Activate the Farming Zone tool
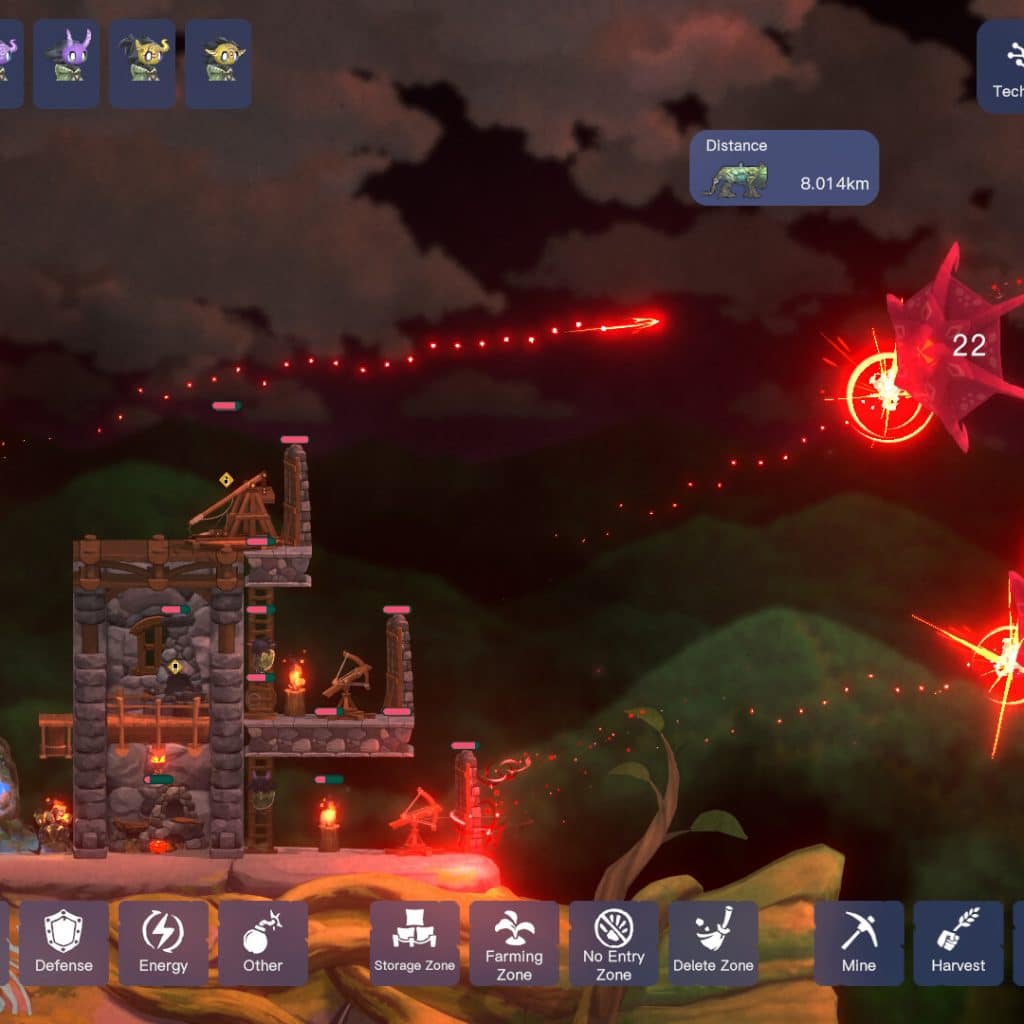1024x1024 pixels. click(x=514, y=943)
